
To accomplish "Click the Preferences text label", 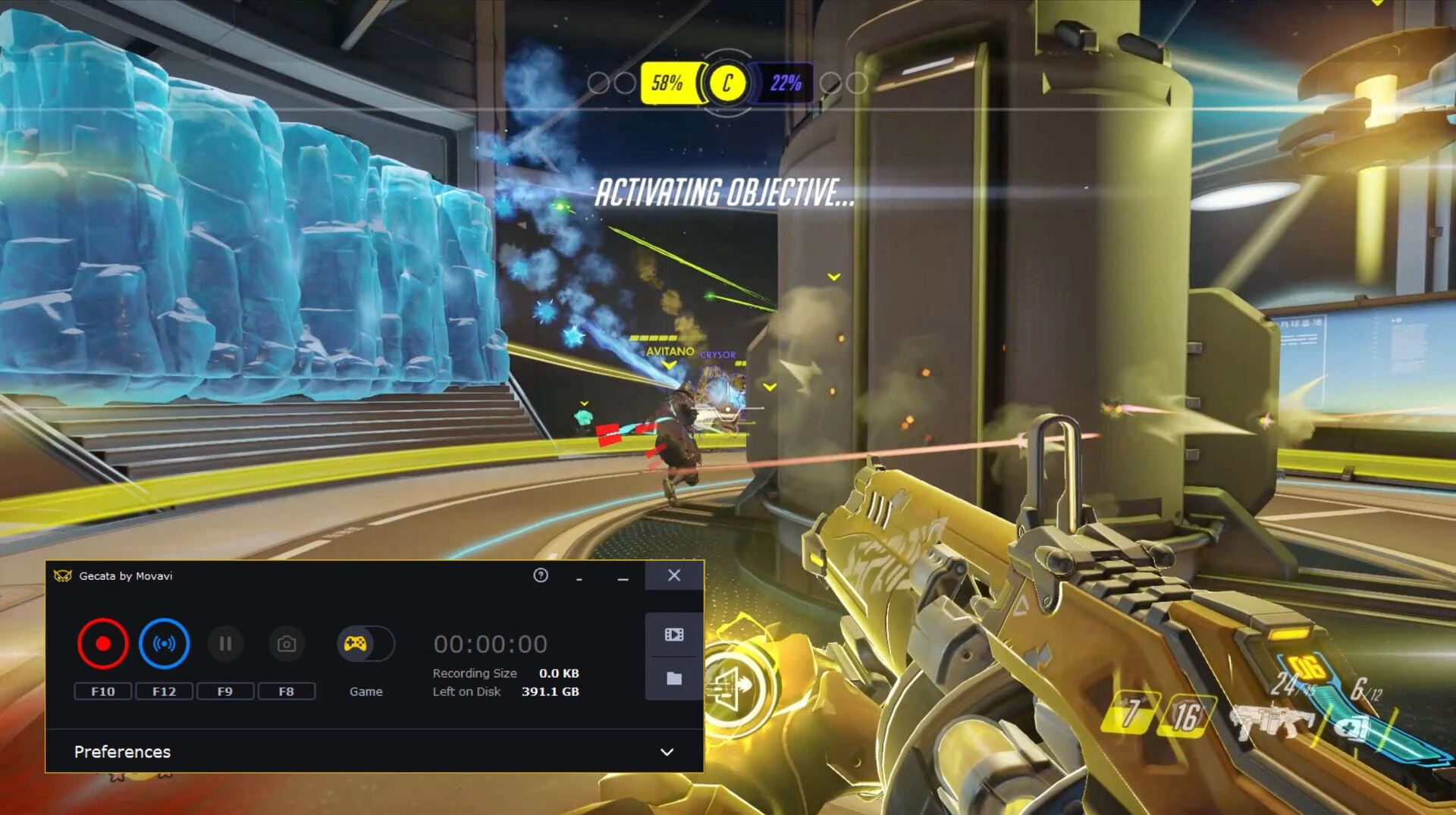I will (x=122, y=751).
